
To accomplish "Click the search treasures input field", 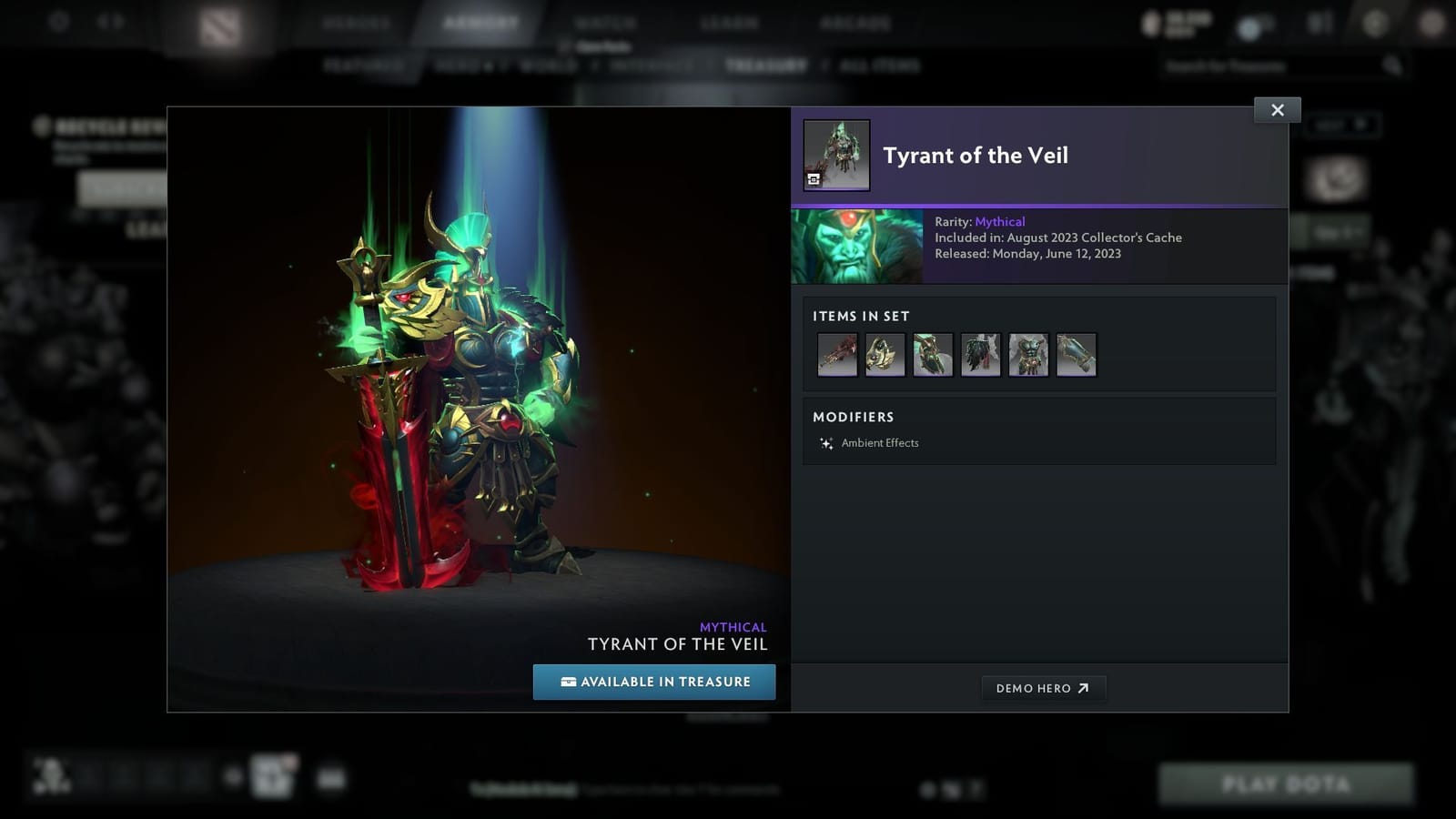I will pyautogui.click(x=1274, y=66).
